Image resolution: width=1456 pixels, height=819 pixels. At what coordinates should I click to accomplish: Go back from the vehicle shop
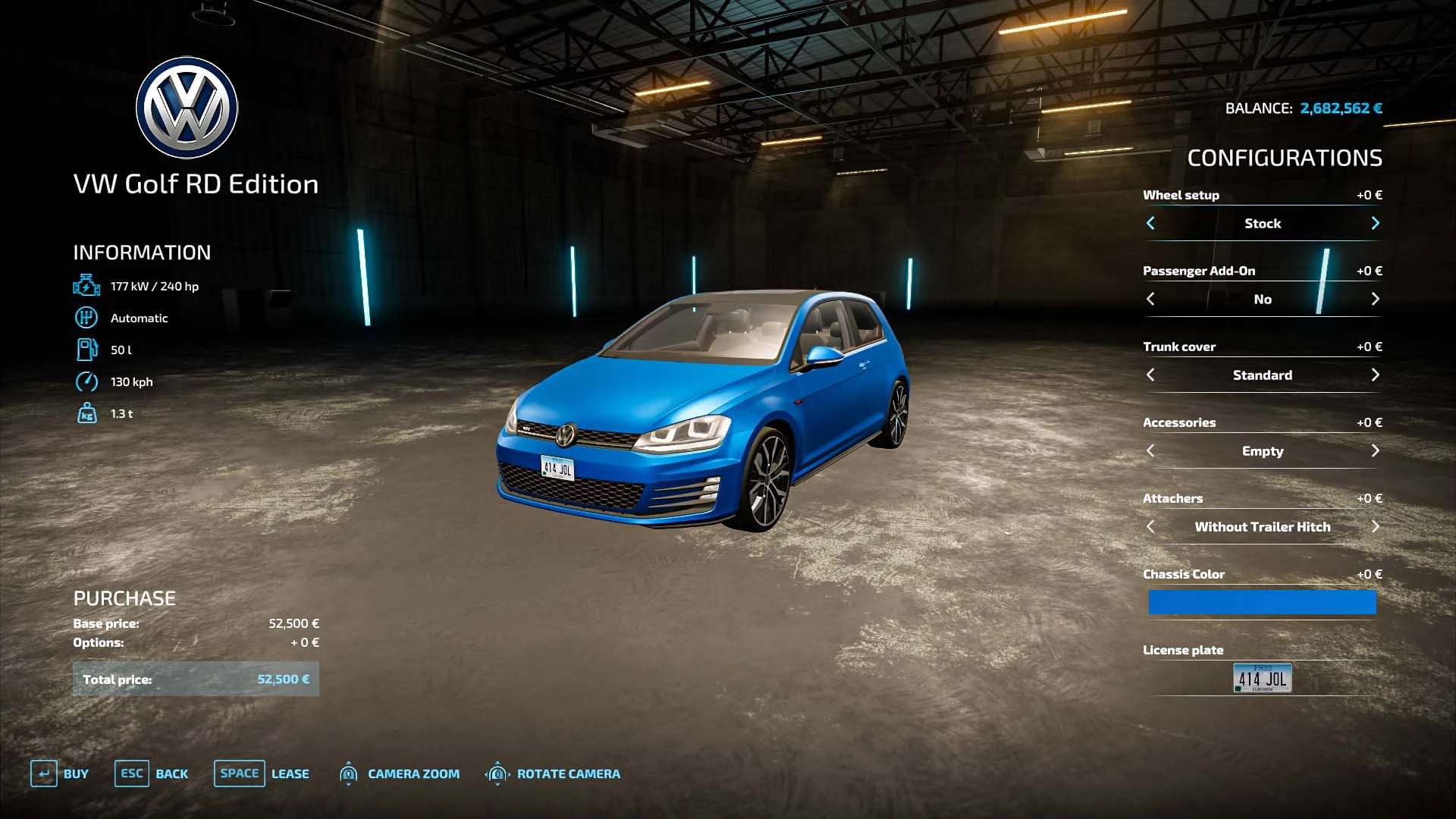coord(151,773)
